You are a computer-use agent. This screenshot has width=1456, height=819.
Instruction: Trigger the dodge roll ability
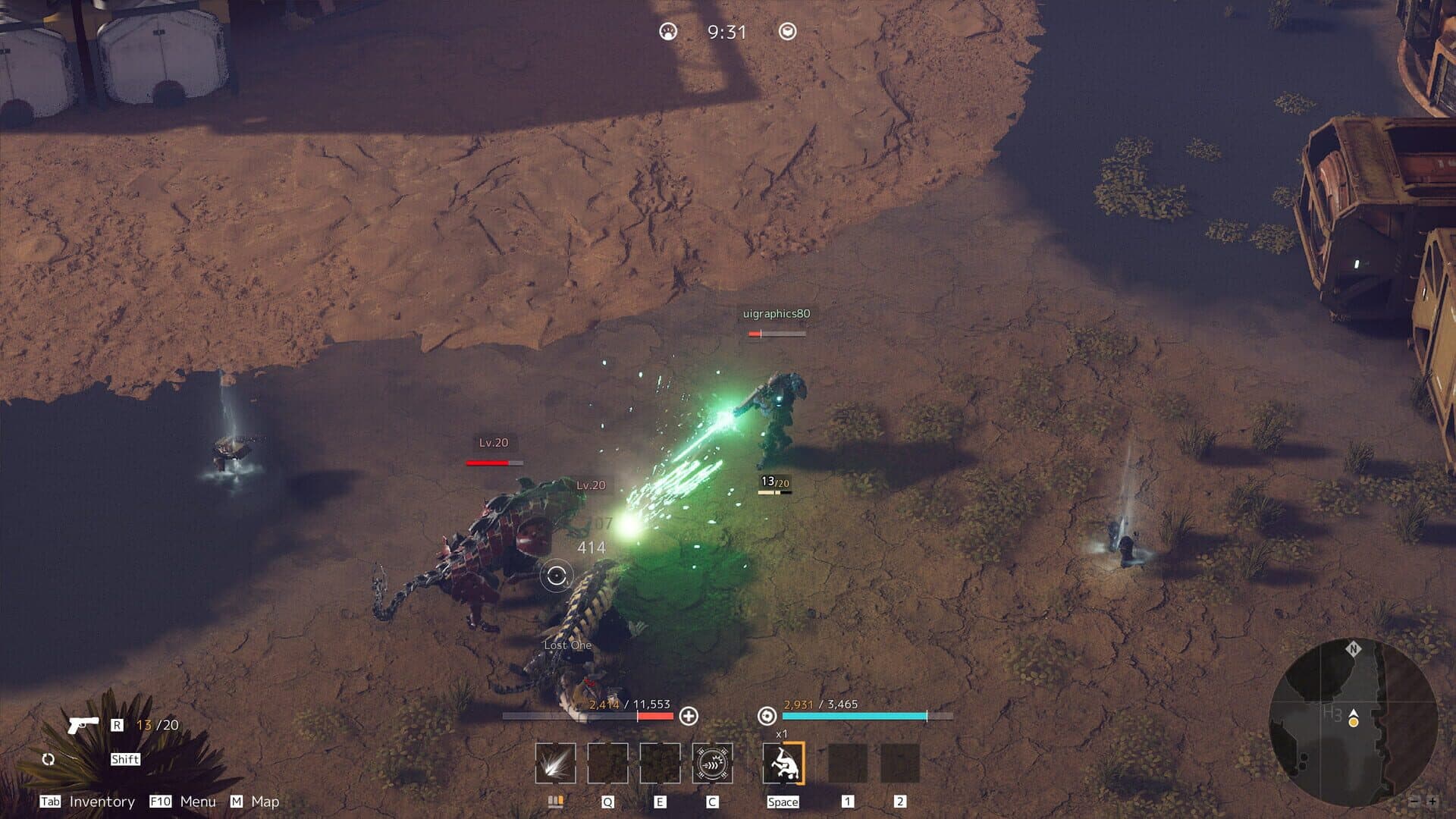pyautogui.click(x=783, y=763)
